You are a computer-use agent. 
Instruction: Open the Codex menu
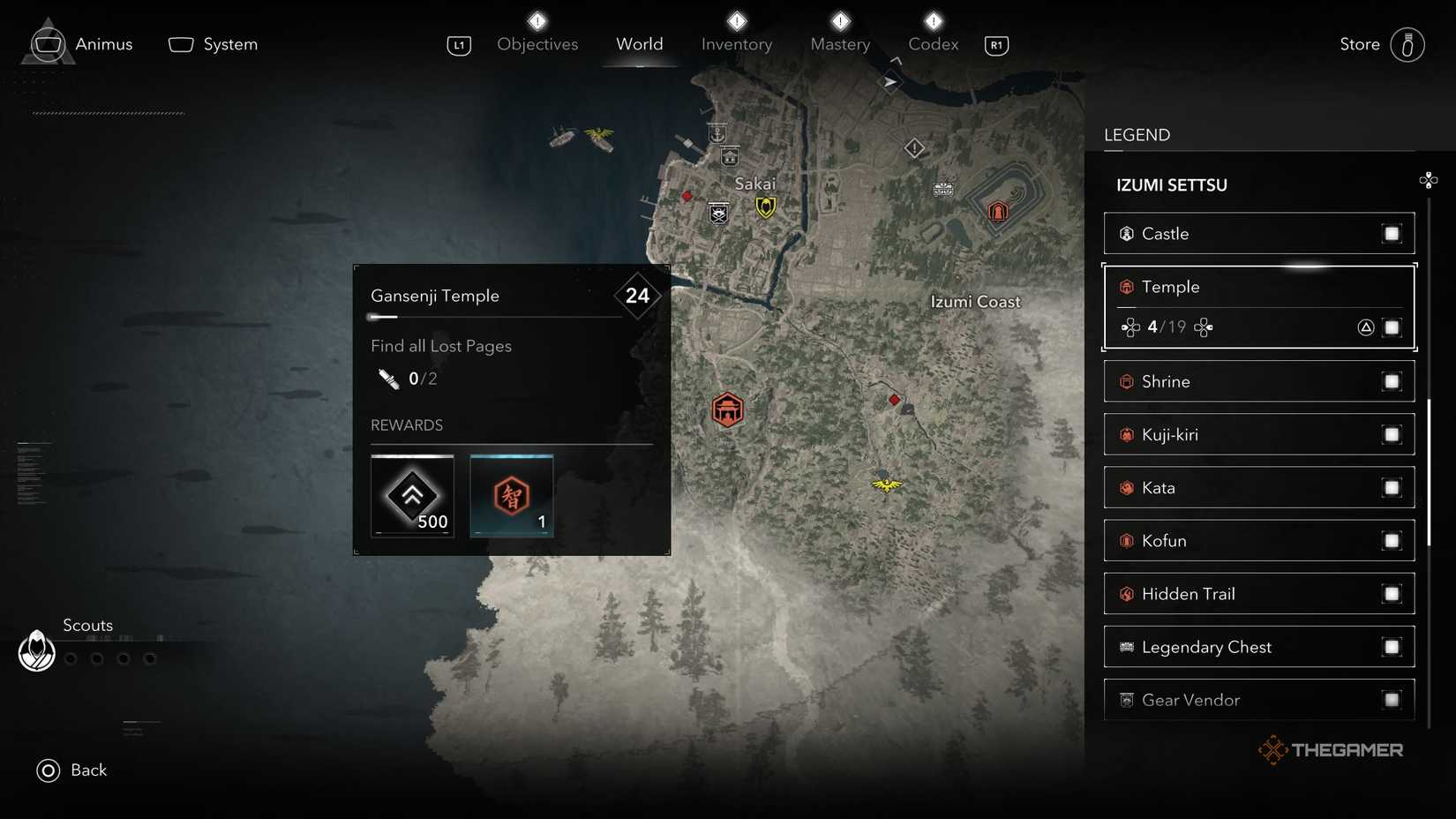click(x=932, y=44)
